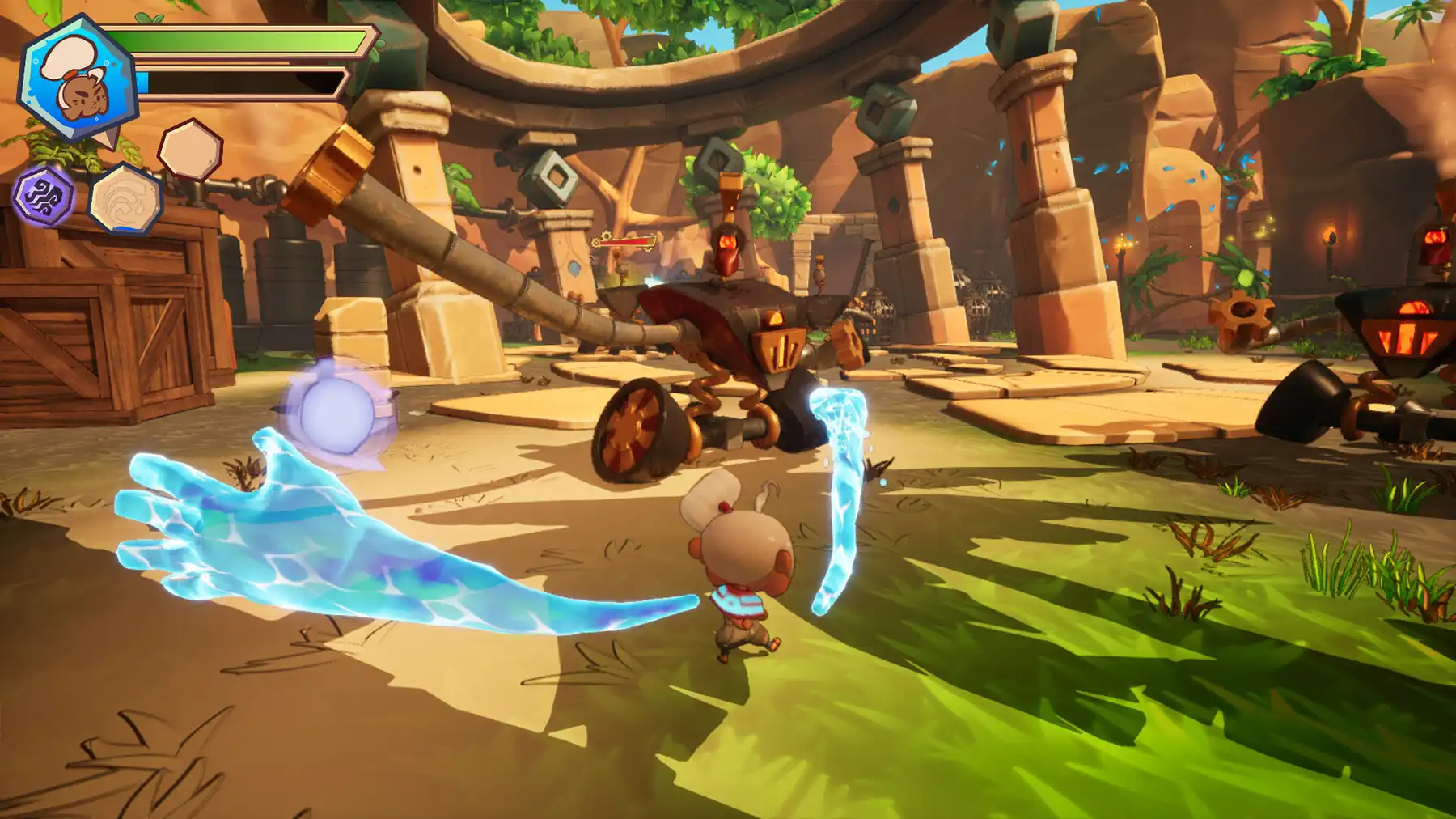Viewport: 1456px width, 819px height.
Task: Click the spiked pointer below the portrait
Action: point(109,138)
